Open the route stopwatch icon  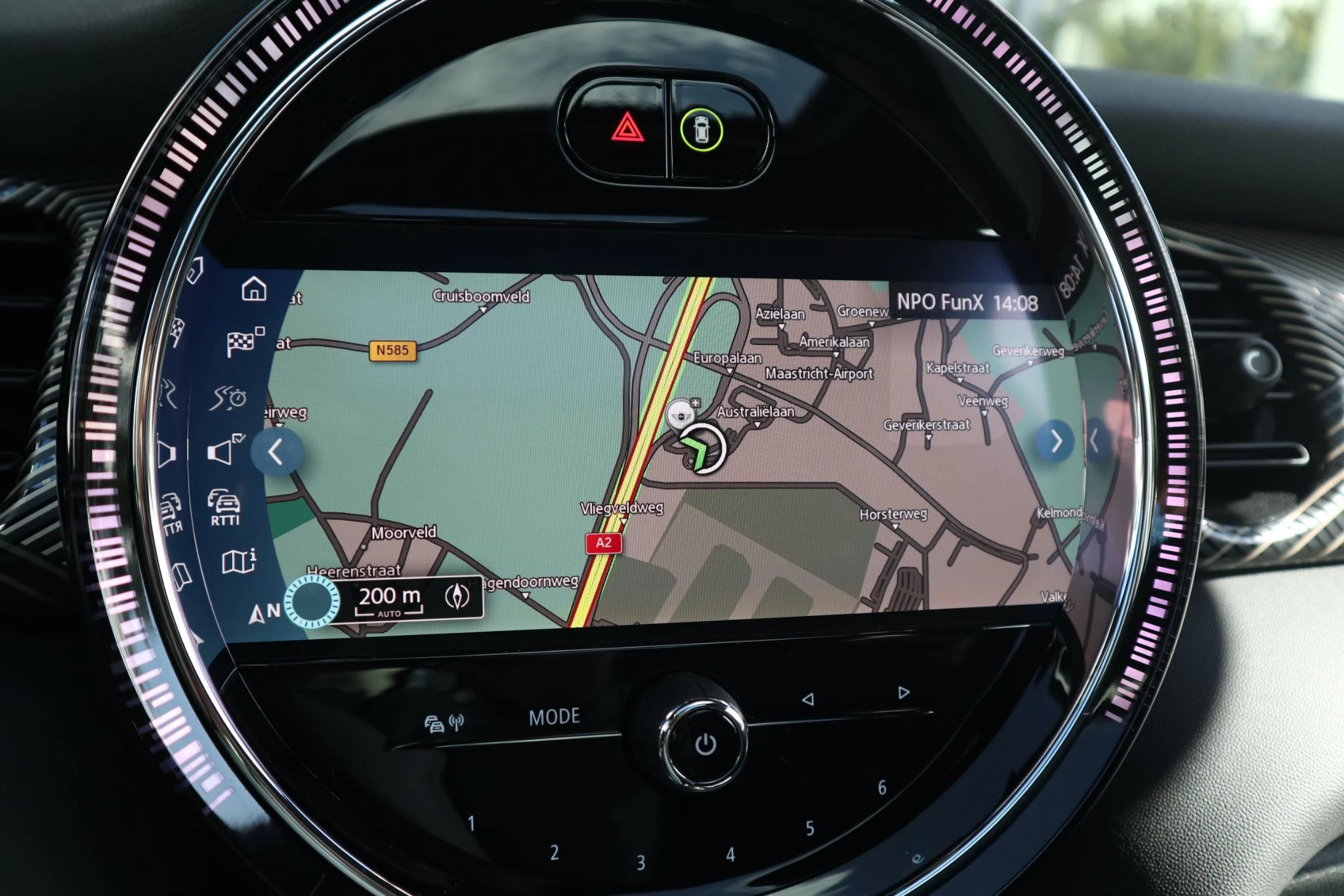(228, 397)
